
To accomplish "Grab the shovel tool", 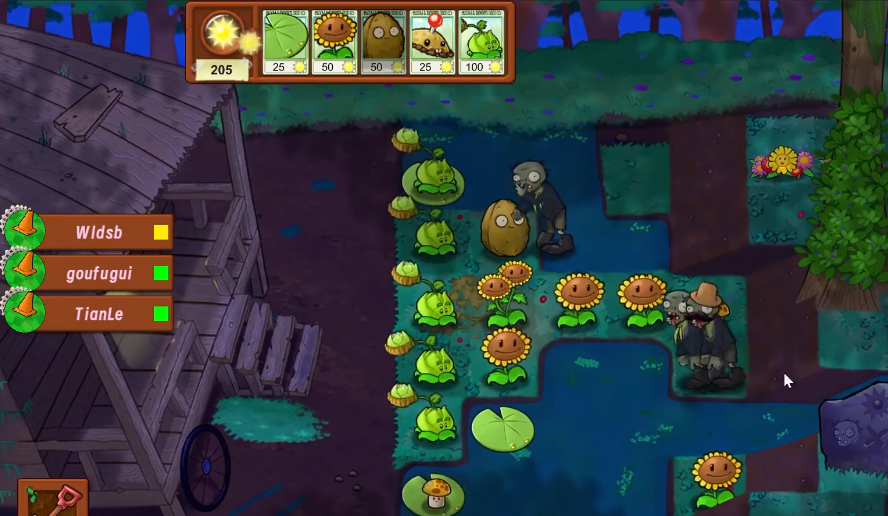I will tap(53, 498).
